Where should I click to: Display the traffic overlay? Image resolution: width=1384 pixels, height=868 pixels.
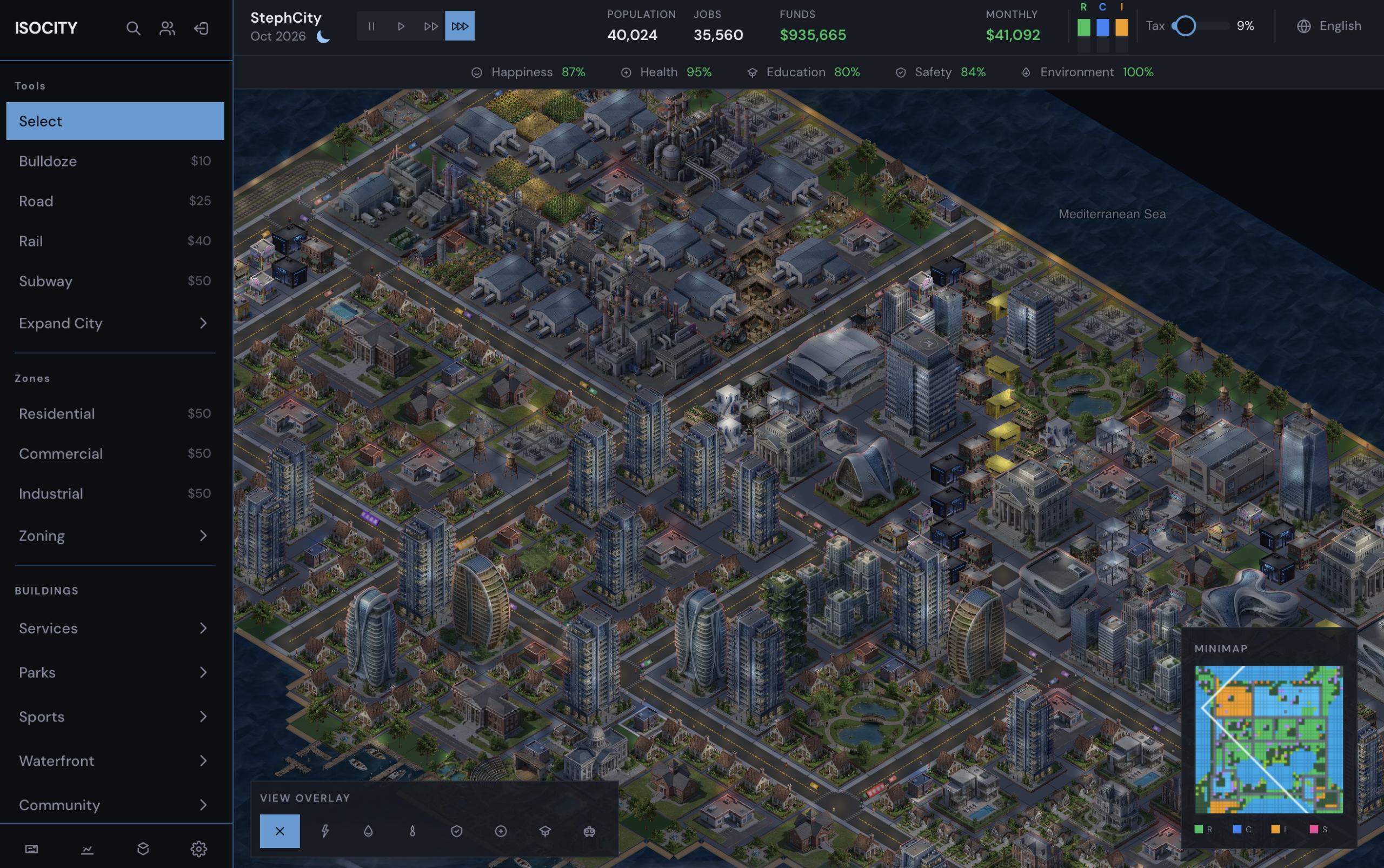point(588,830)
